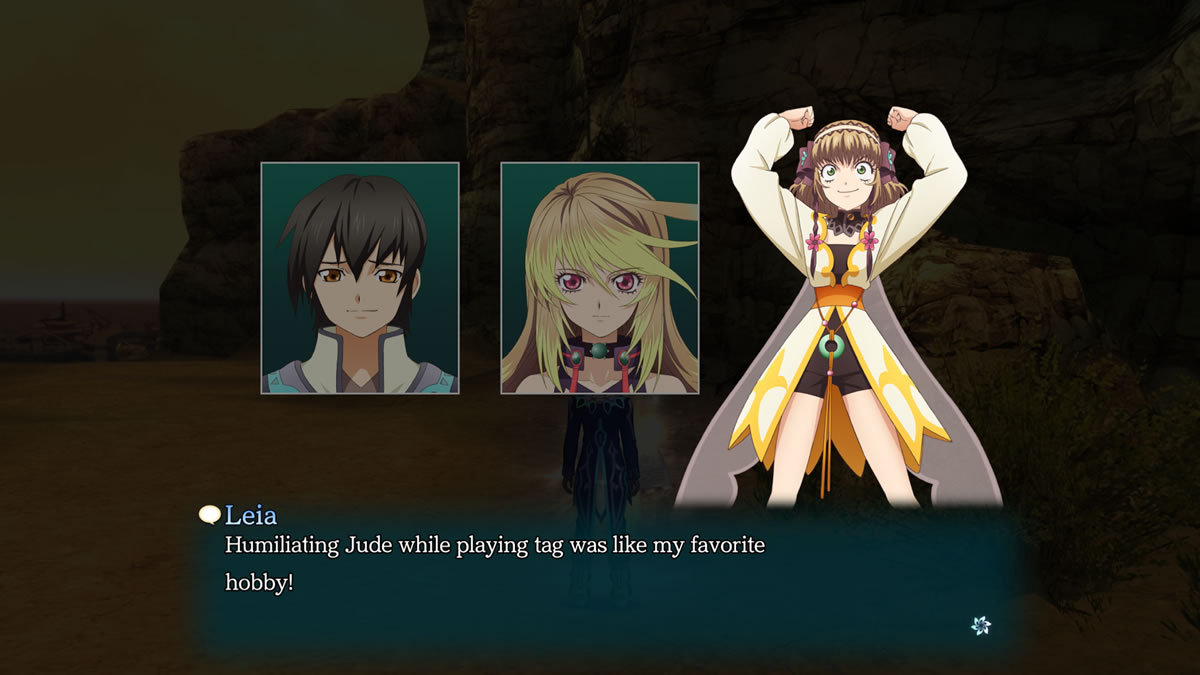Continue Leia's dialogue text box
Image resolution: width=1200 pixels, height=675 pixels.
pos(600,580)
